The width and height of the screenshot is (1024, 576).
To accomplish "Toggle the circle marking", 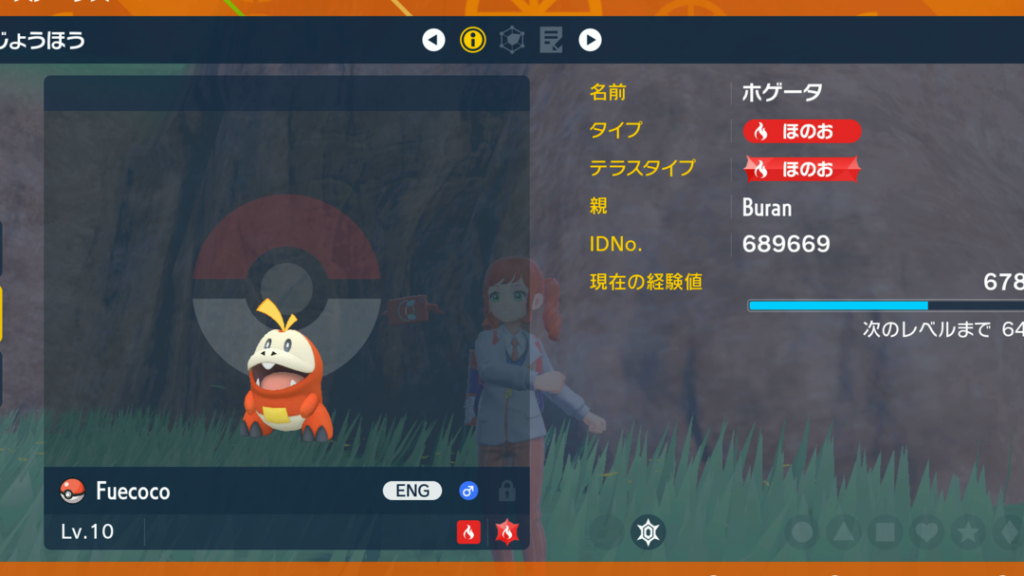I will [802, 532].
